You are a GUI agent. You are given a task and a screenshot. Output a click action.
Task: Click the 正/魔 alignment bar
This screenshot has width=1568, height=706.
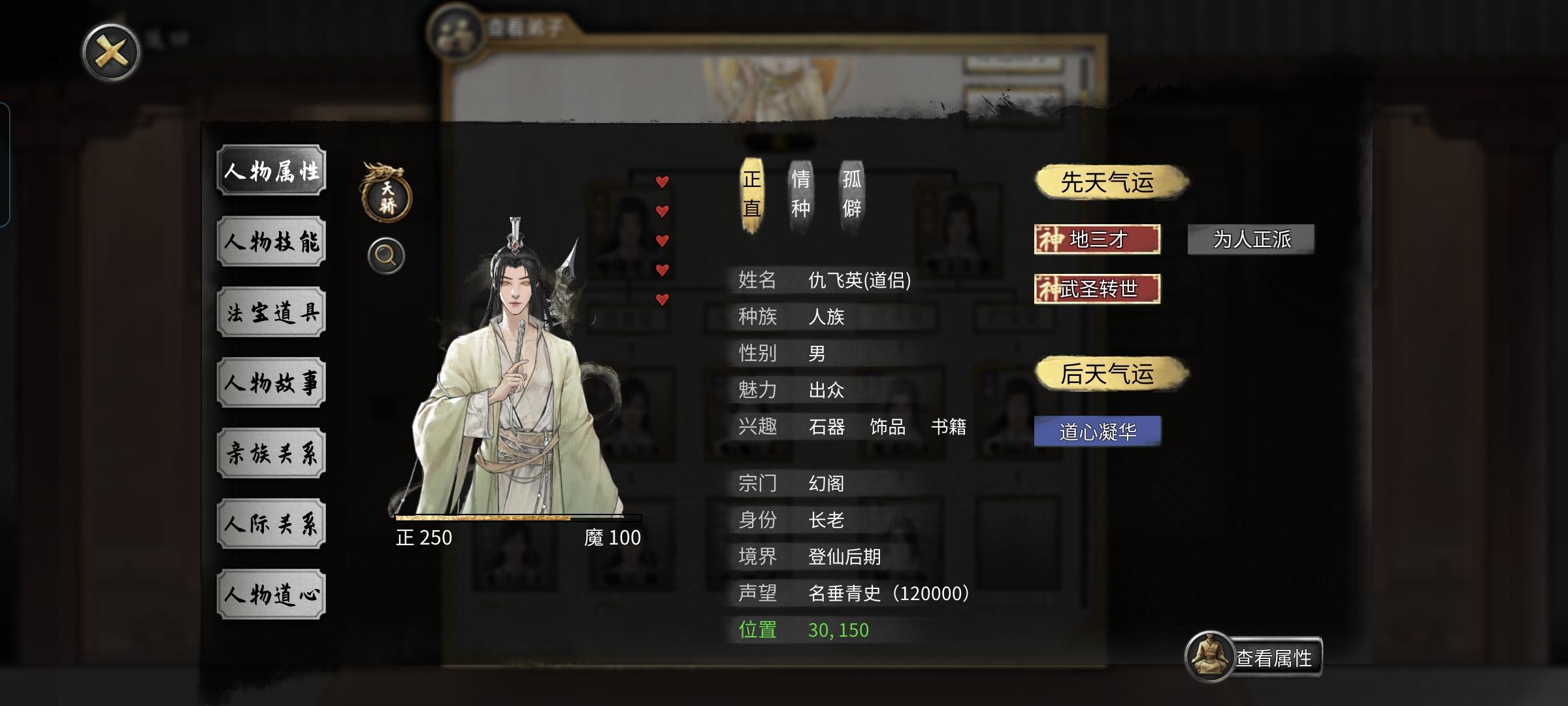tap(516, 516)
